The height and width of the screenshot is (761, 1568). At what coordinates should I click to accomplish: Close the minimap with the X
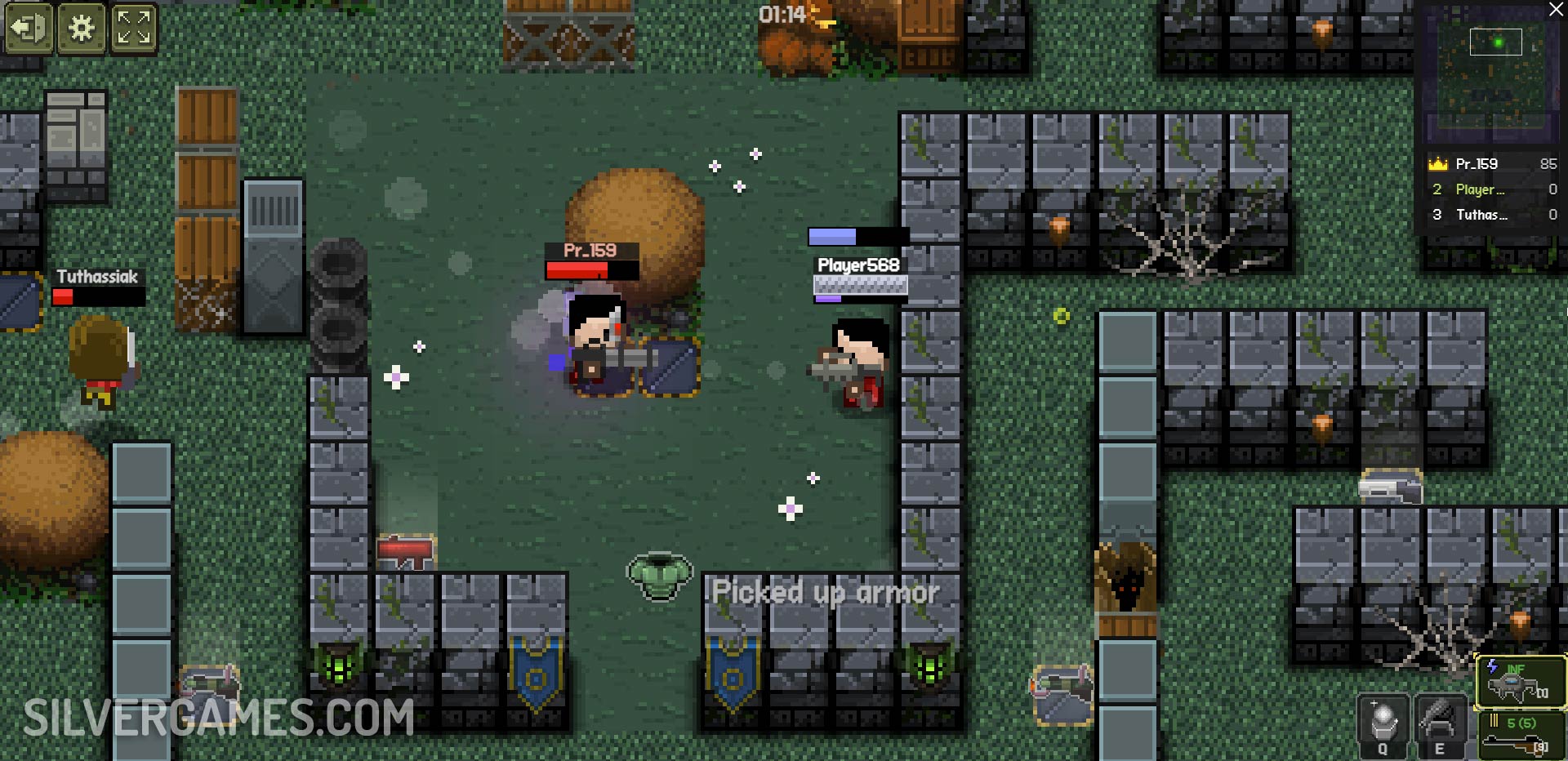pos(1557,9)
